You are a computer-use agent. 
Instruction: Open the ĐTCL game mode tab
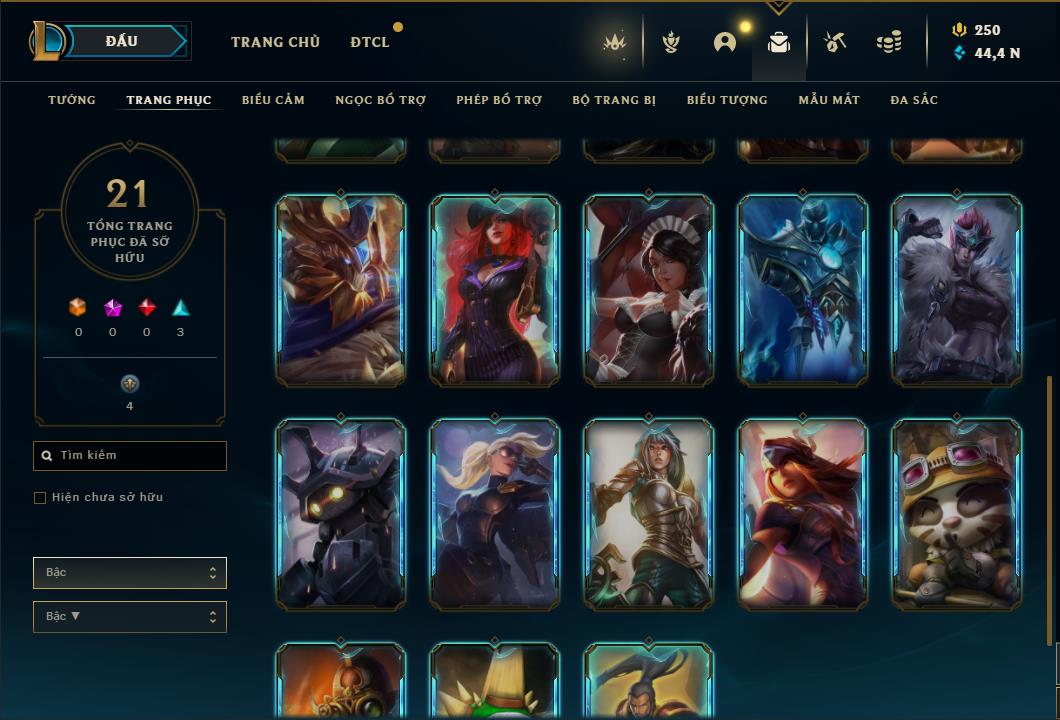[x=370, y=42]
